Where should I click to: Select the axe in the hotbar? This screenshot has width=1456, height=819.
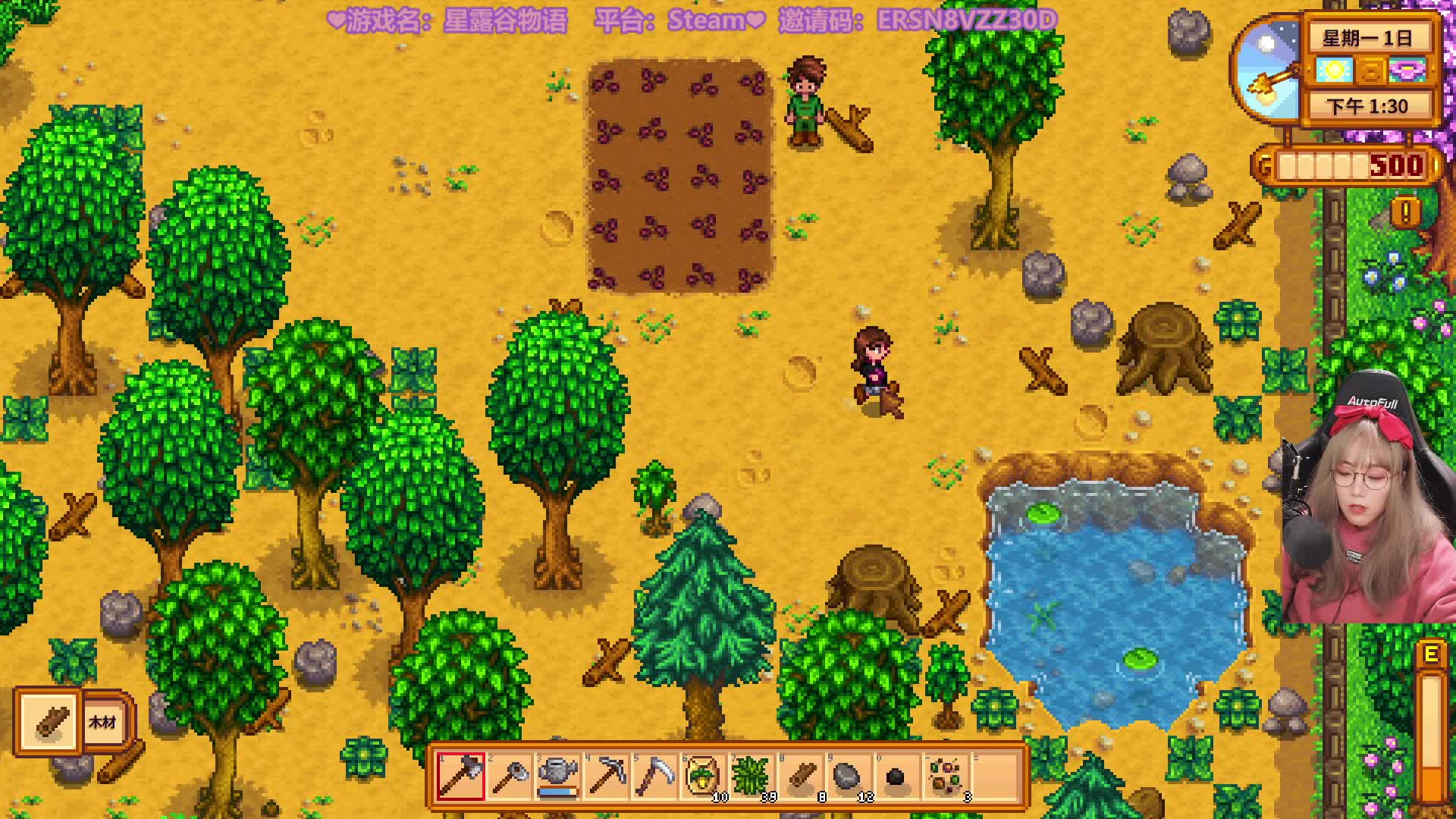(461, 776)
